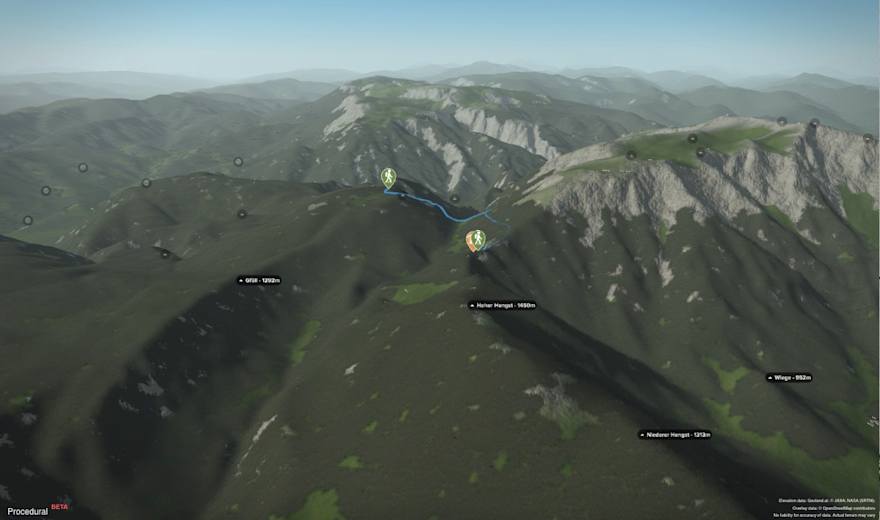Open the Hoher Hengst 1450m peak label
Screen dimensions: 880x520
pos(503,305)
